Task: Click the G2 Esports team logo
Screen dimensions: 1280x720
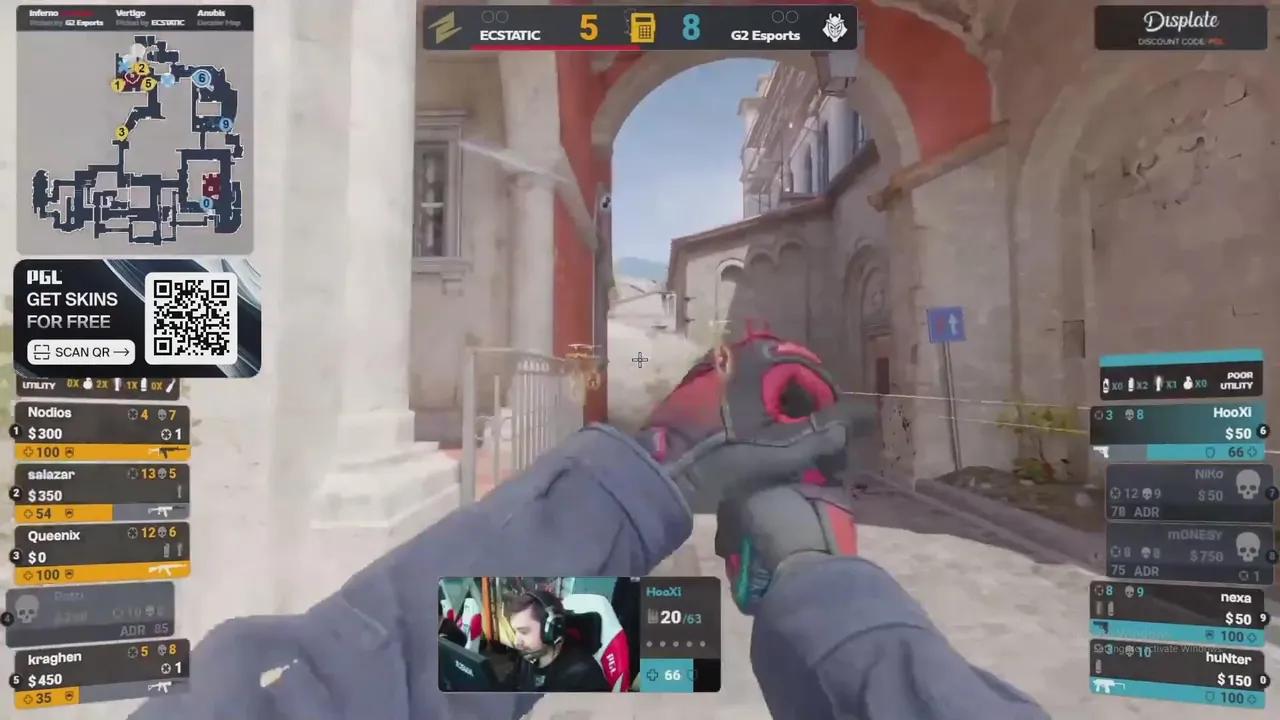Action: (x=834, y=29)
